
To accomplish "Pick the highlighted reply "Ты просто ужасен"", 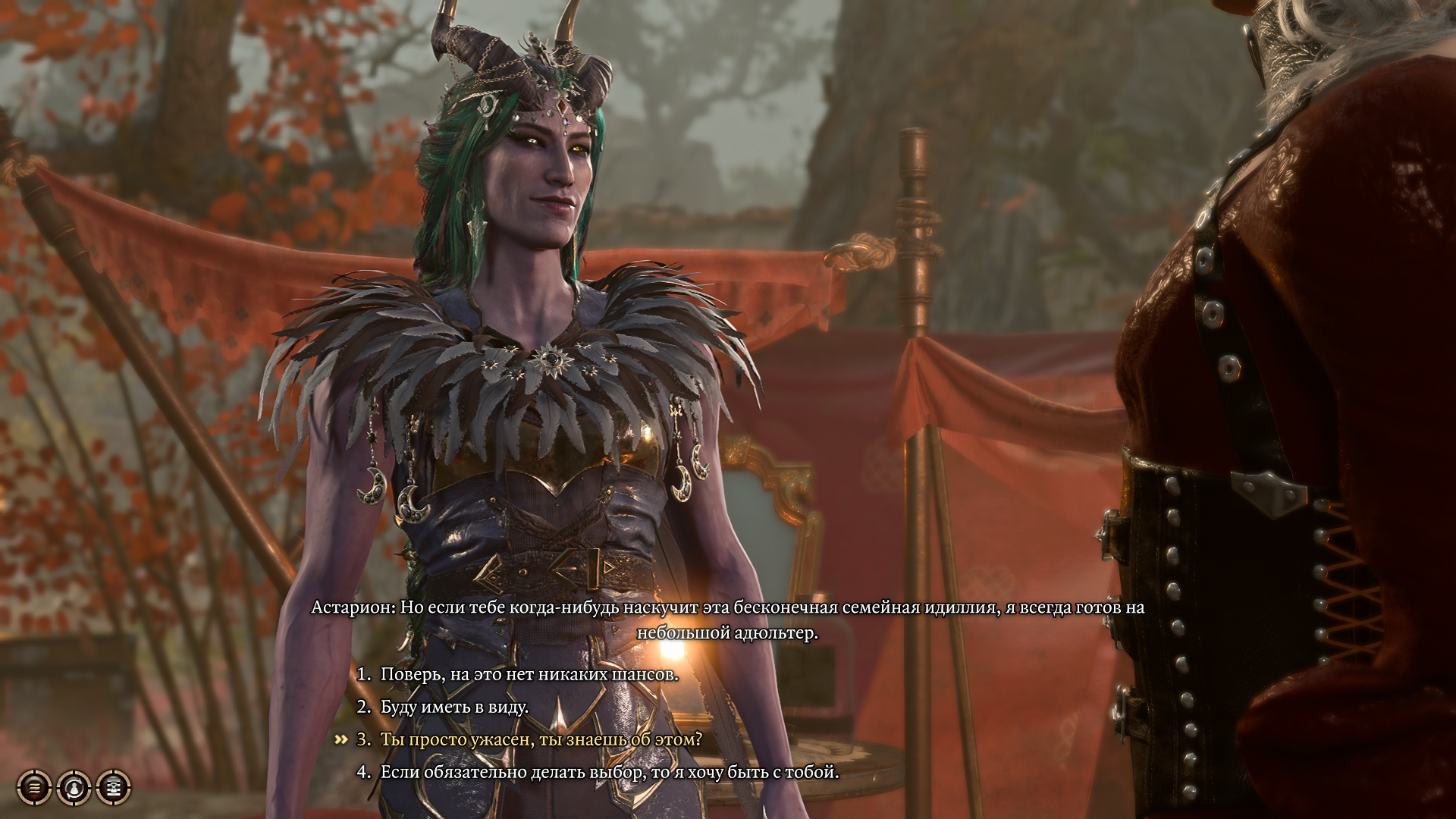I will pos(541,739).
